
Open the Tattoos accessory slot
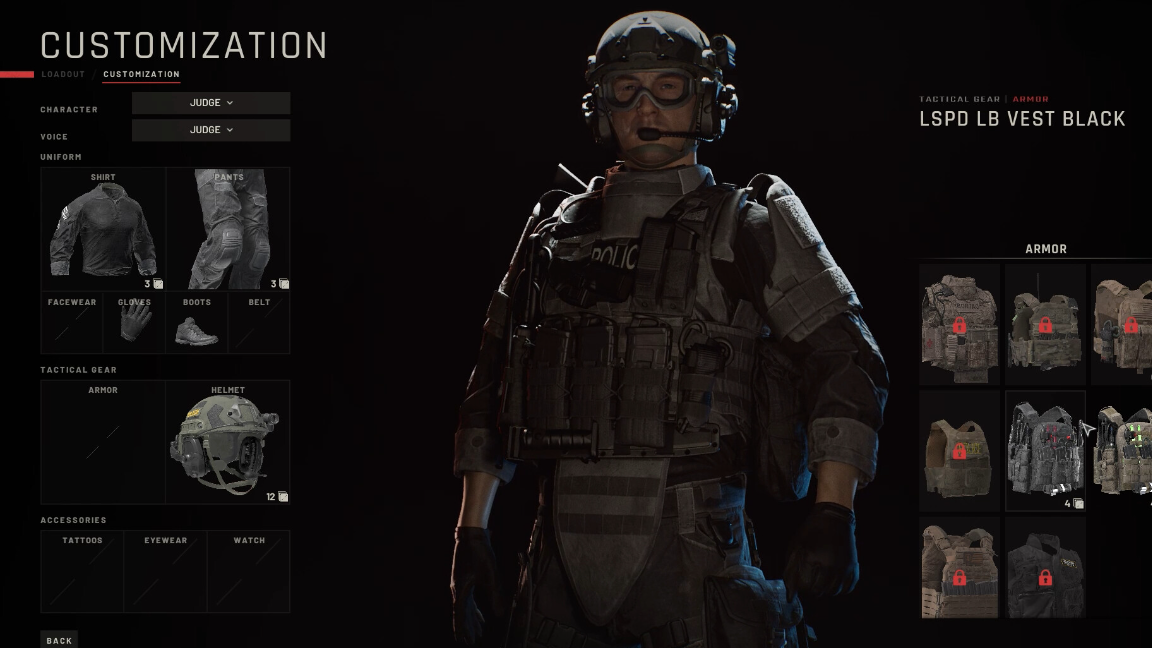coord(82,571)
